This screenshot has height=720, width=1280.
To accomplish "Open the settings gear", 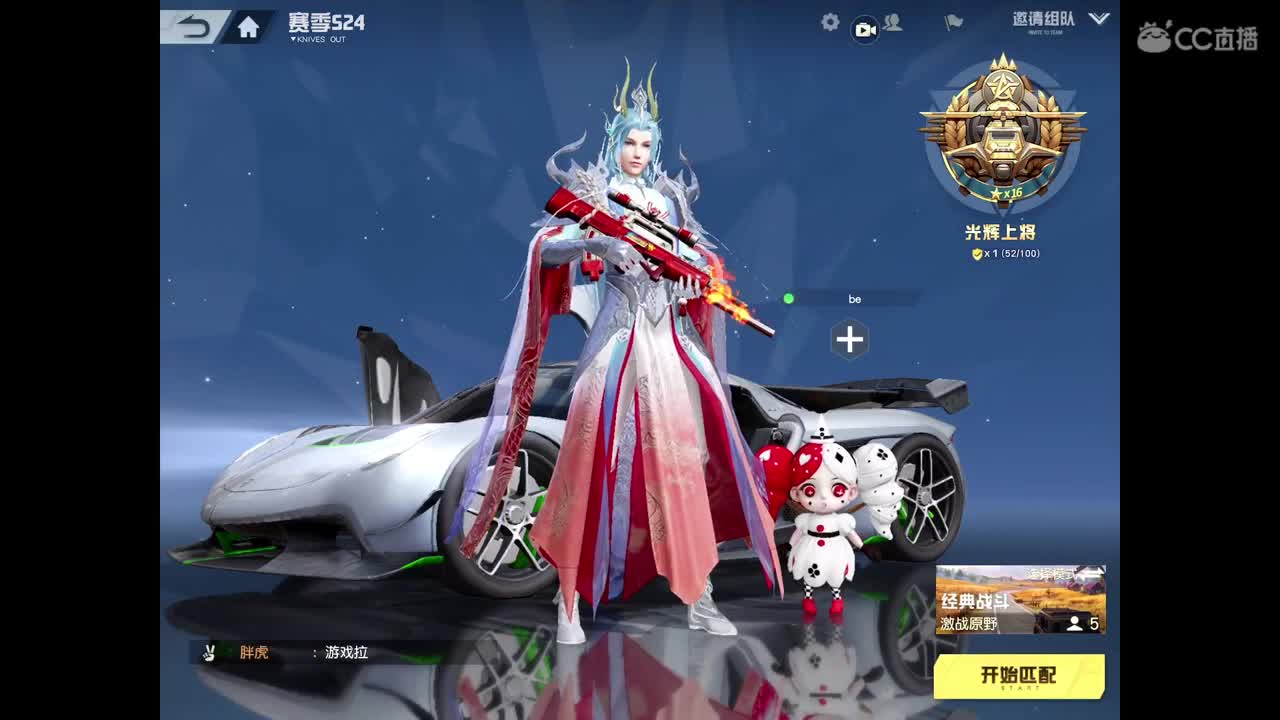I will [828, 22].
